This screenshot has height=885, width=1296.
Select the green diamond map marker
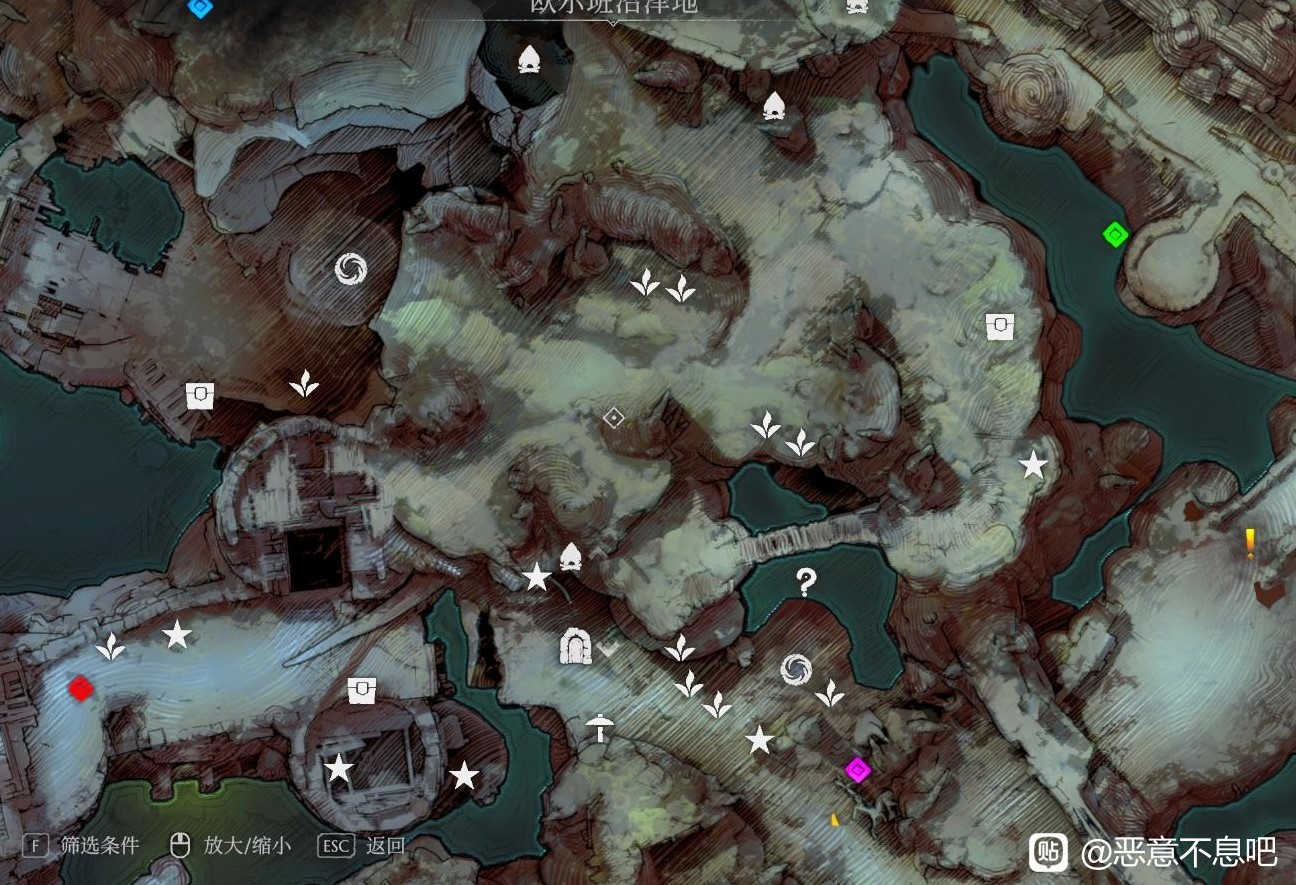pyautogui.click(x=1115, y=235)
